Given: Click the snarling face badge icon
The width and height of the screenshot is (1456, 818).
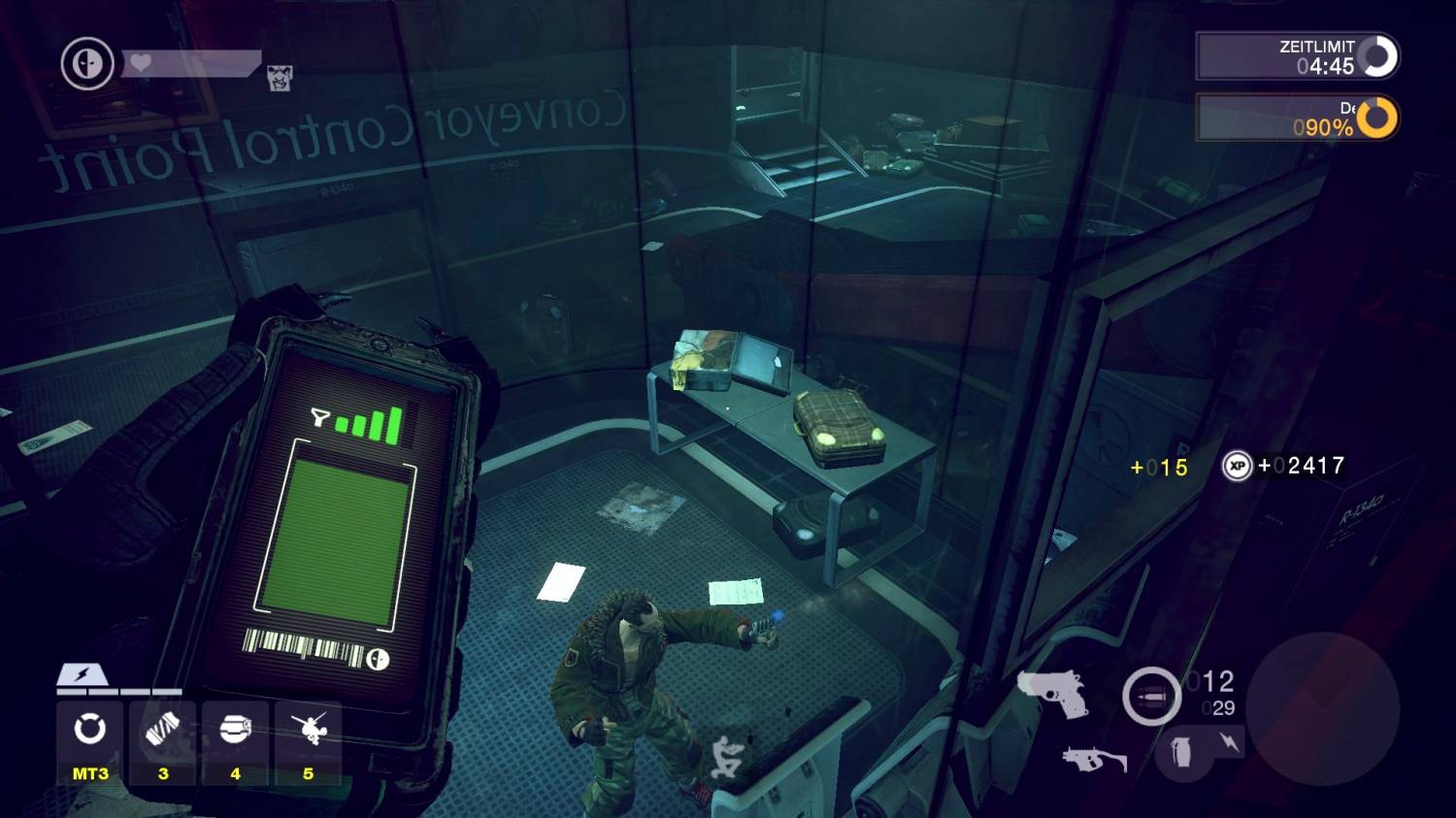Looking at the screenshot, I should 280,79.
